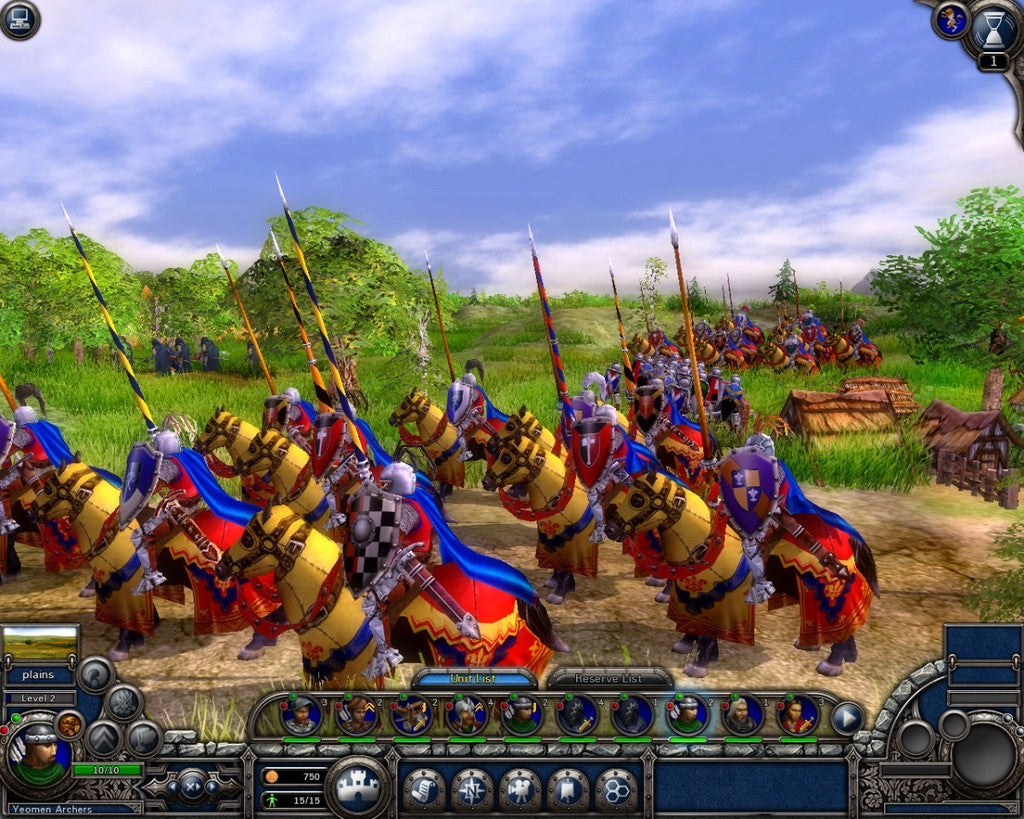
Task: Click the banner flag button
Action: (568, 789)
